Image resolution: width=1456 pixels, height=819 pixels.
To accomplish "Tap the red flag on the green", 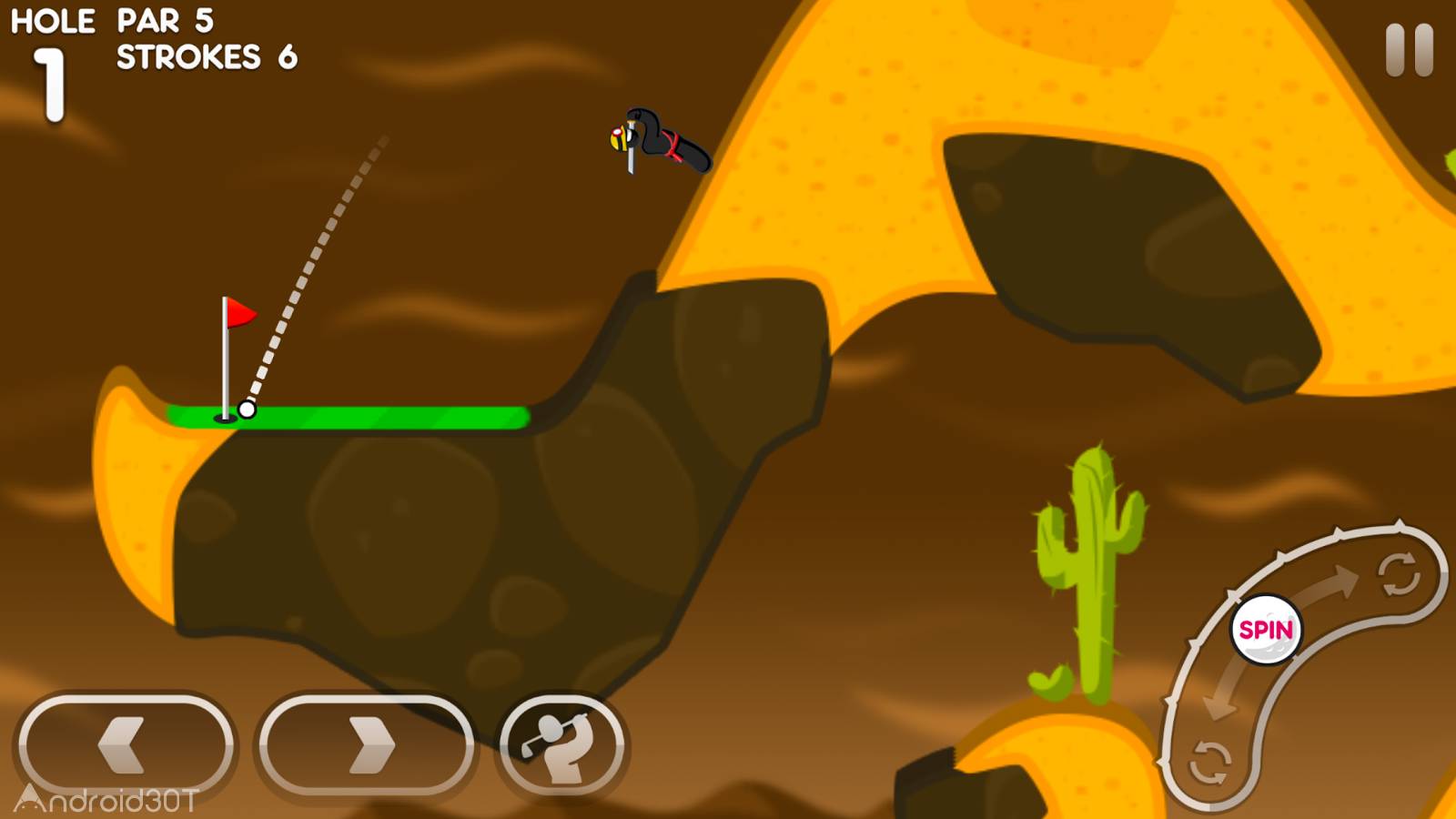I will click(241, 313).
